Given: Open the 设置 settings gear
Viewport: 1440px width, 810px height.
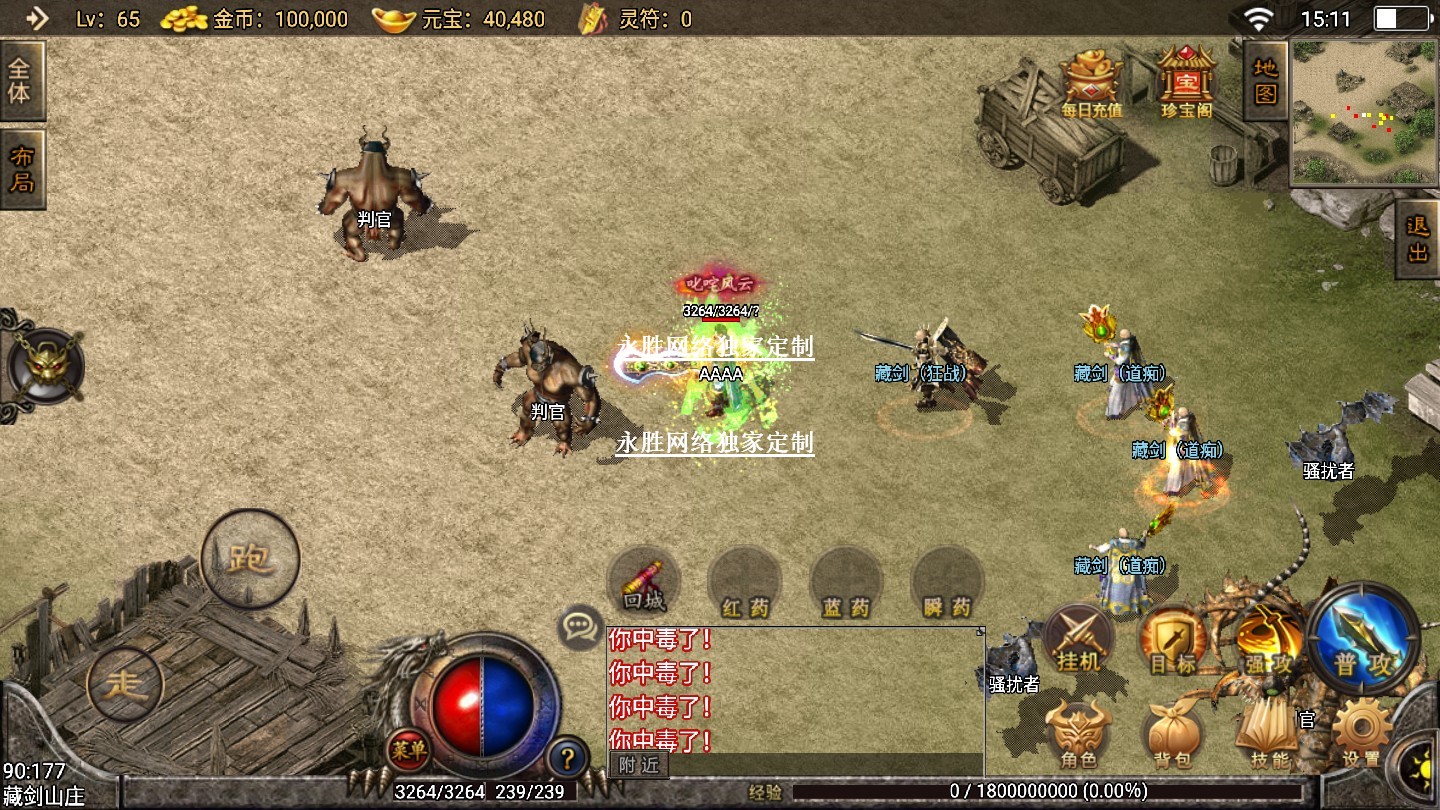Looking at the screenshot, I should (1361, 735).
